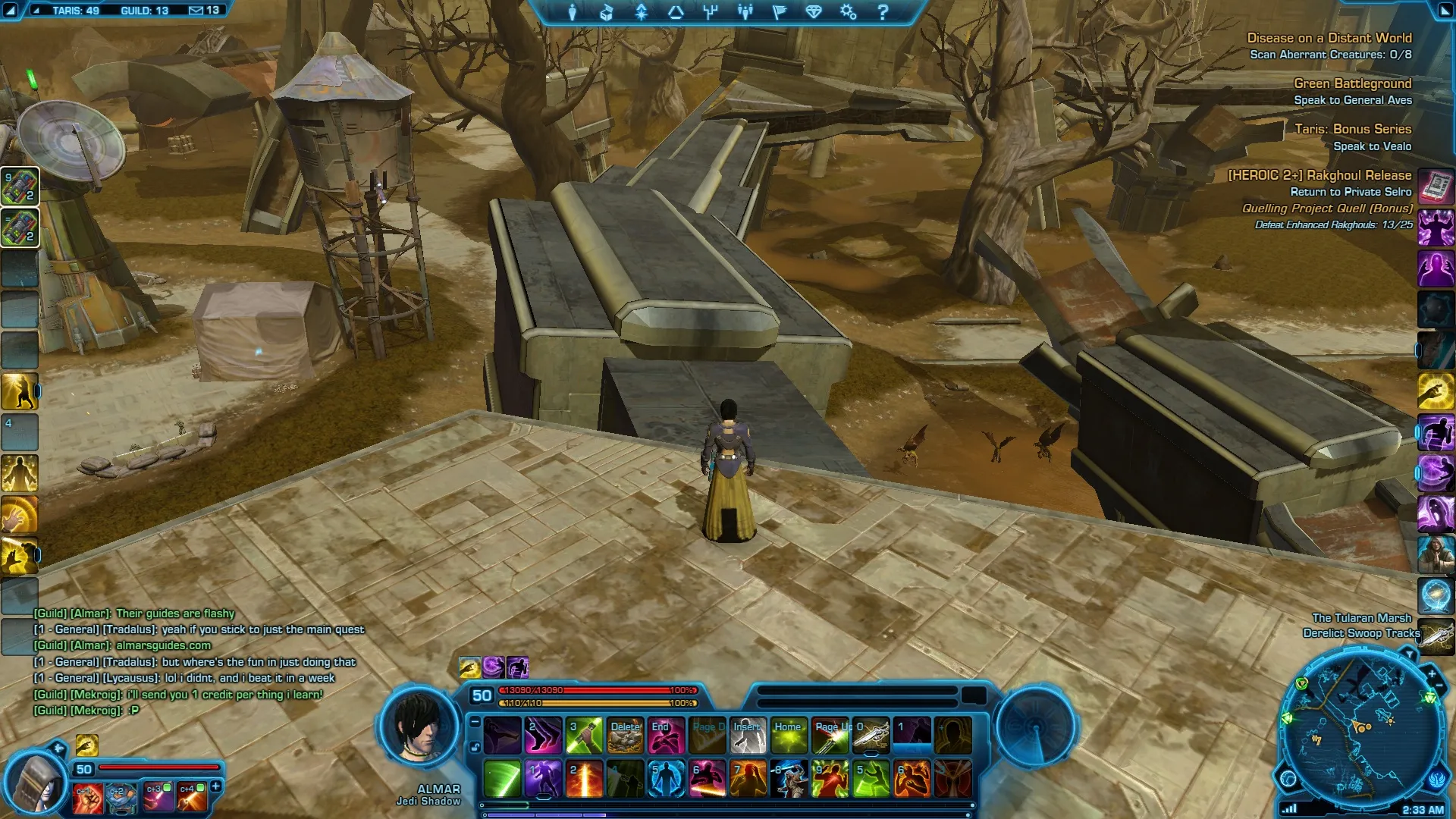Click the question mark help icon

point(883,12)
